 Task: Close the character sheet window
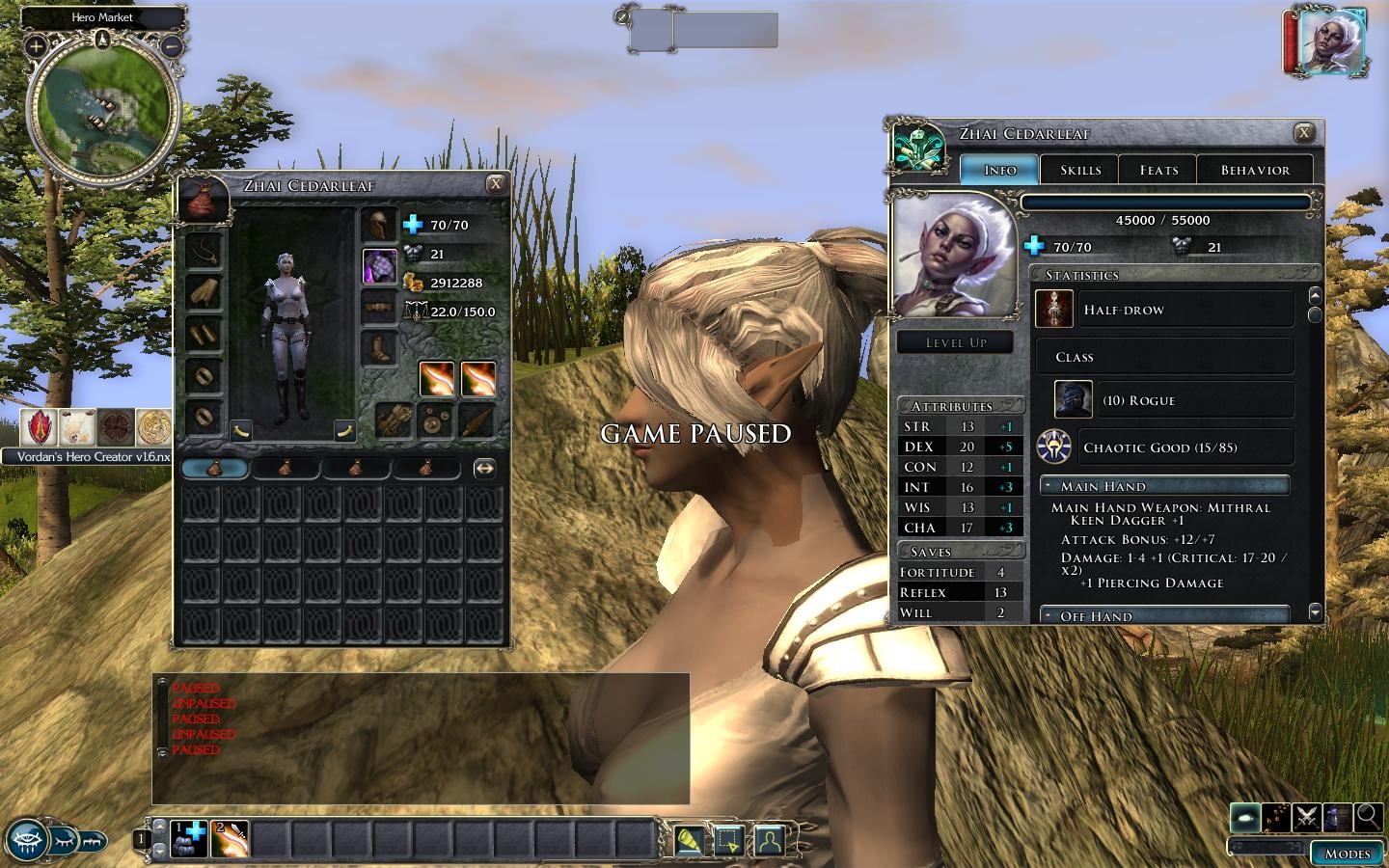coord(1303,133)
